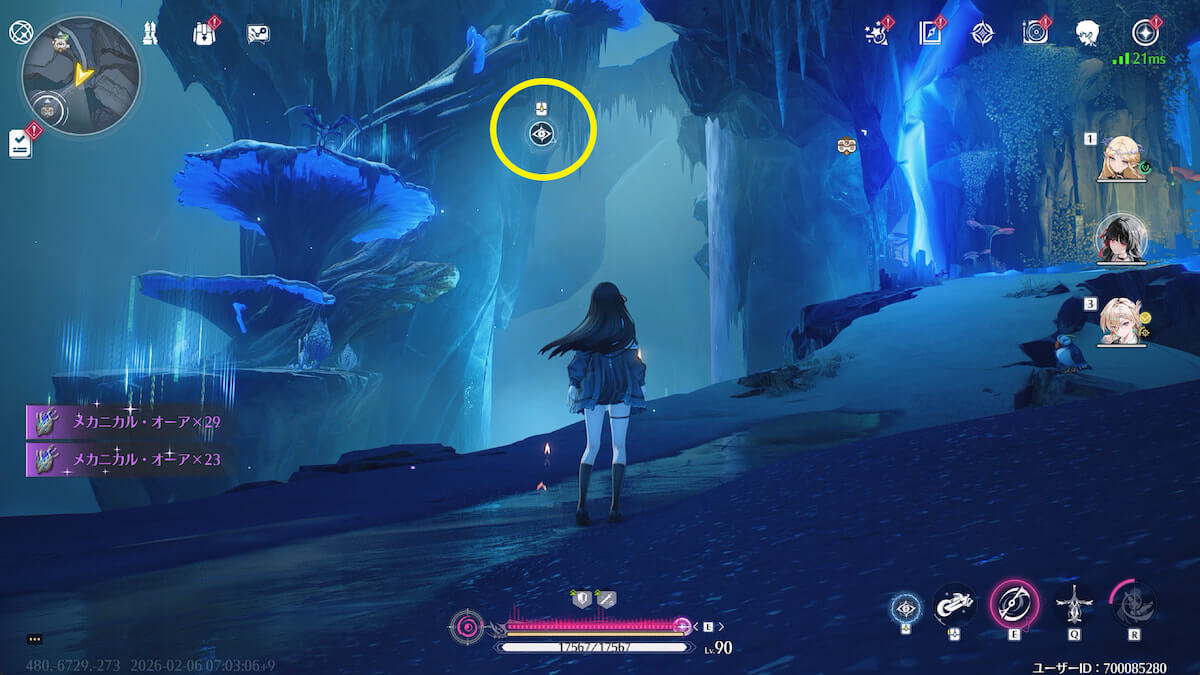This screenshot has width=1200, height=675.
Task: Switch to party member in slot 3
Action: point(1122,320)
